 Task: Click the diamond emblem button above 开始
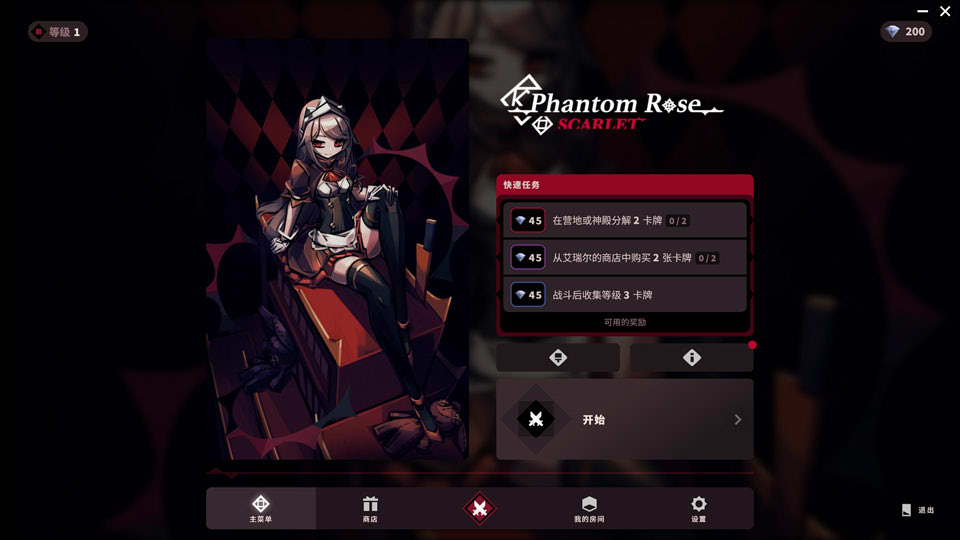[558, 358]
